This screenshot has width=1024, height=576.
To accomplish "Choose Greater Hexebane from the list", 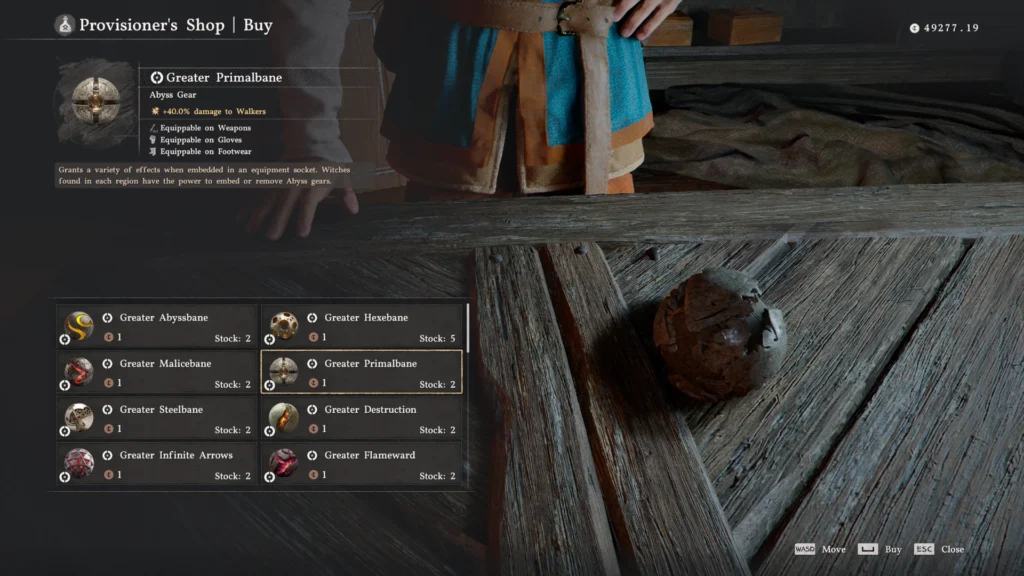I will pos(361,326).
